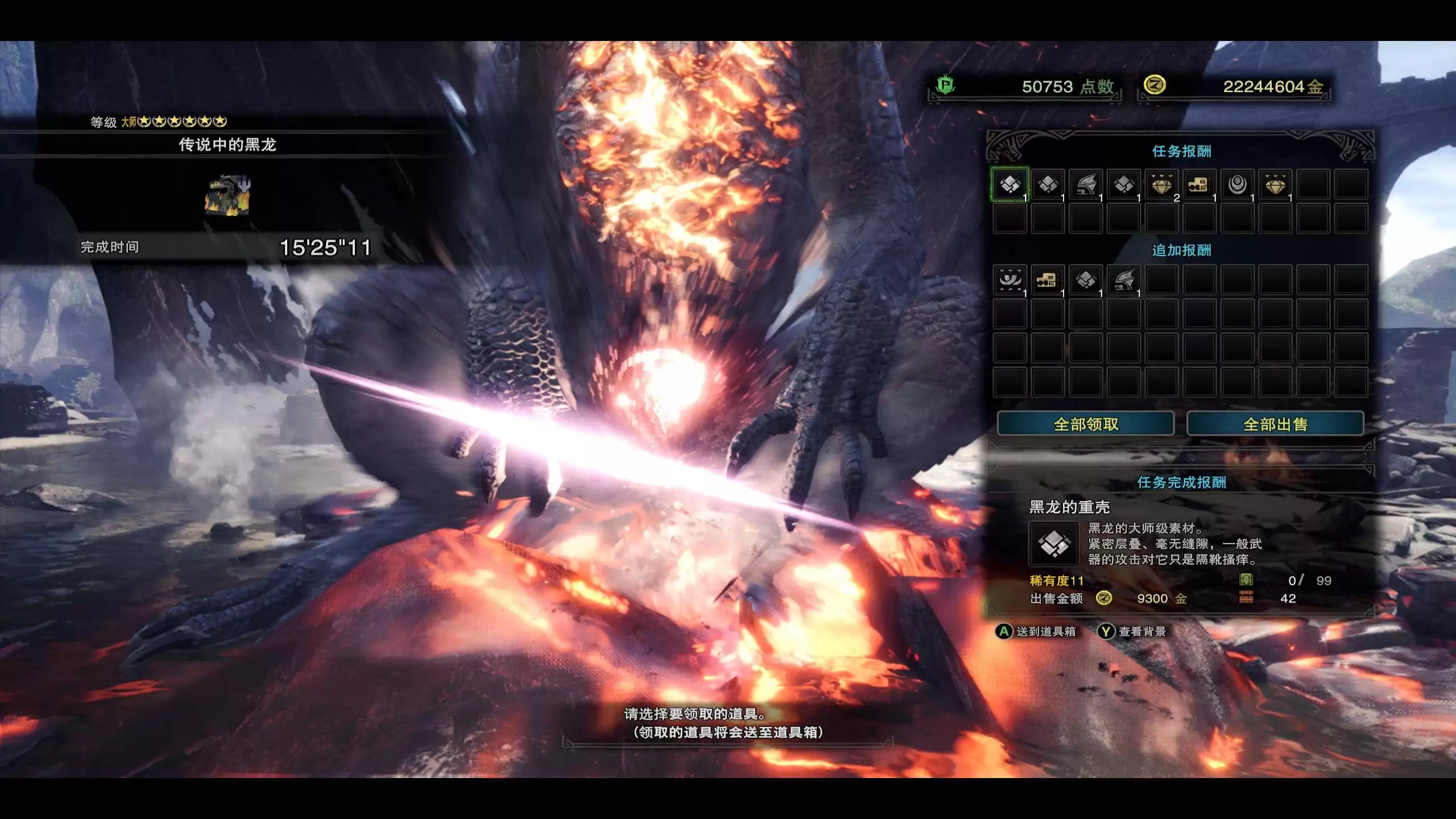Viewport: 1456px width, 819px height.
Task: Sell all rewards with 全部出售
Action: click(x=1275, y=424)
